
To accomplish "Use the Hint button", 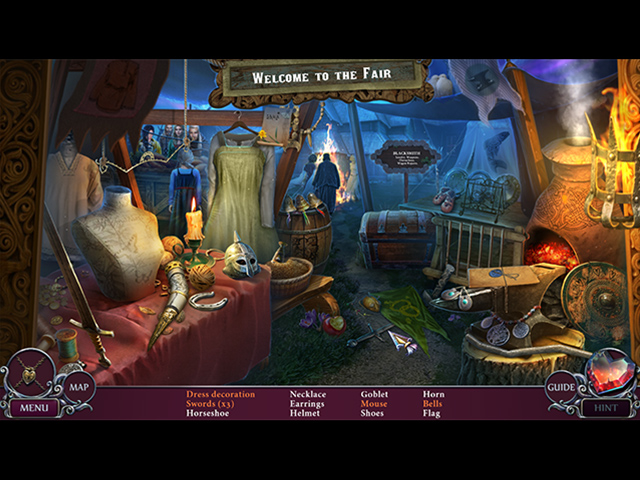I will (x=605, y=408).
